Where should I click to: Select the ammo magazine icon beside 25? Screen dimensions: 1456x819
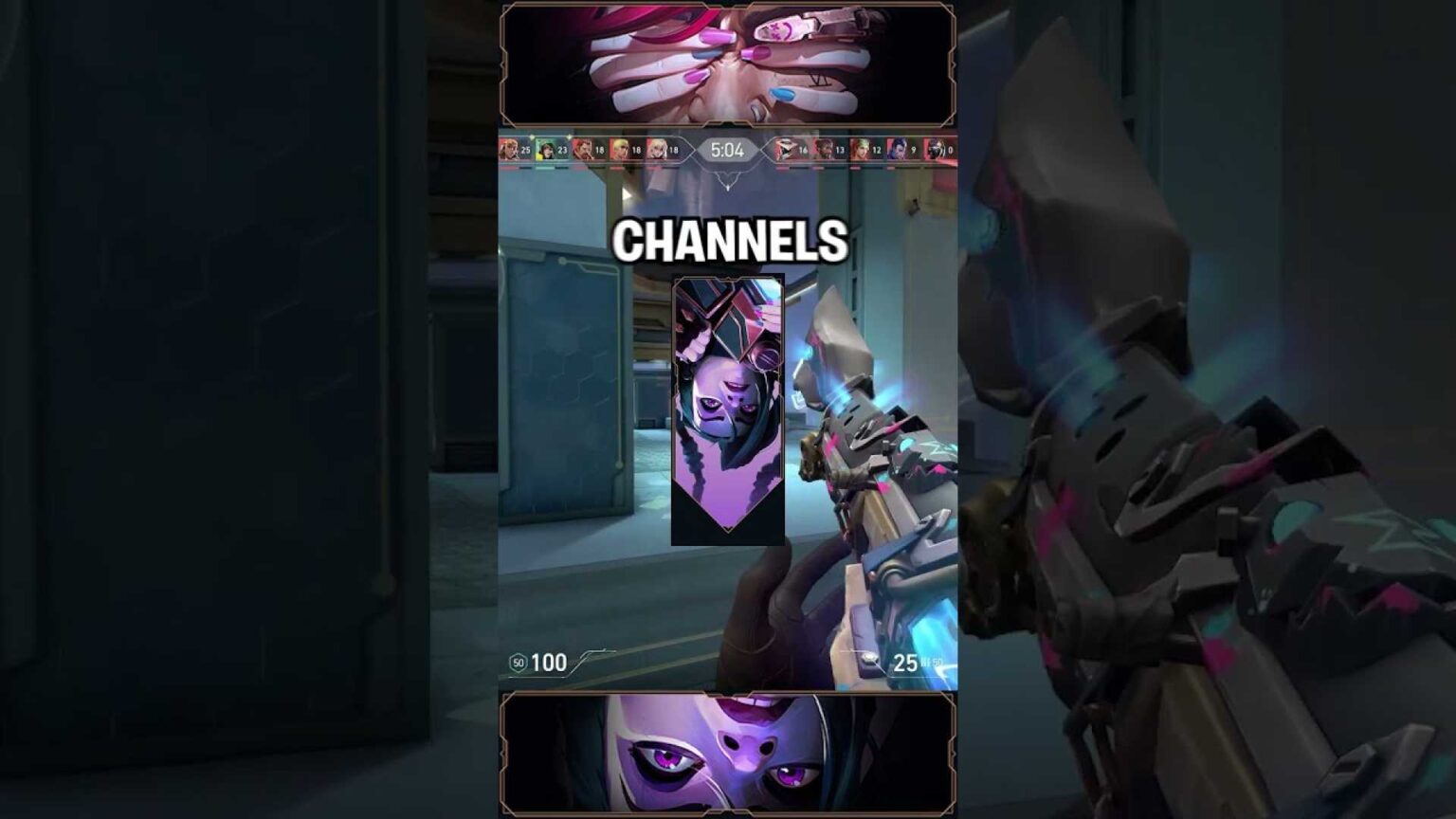(x=869, y=658)
